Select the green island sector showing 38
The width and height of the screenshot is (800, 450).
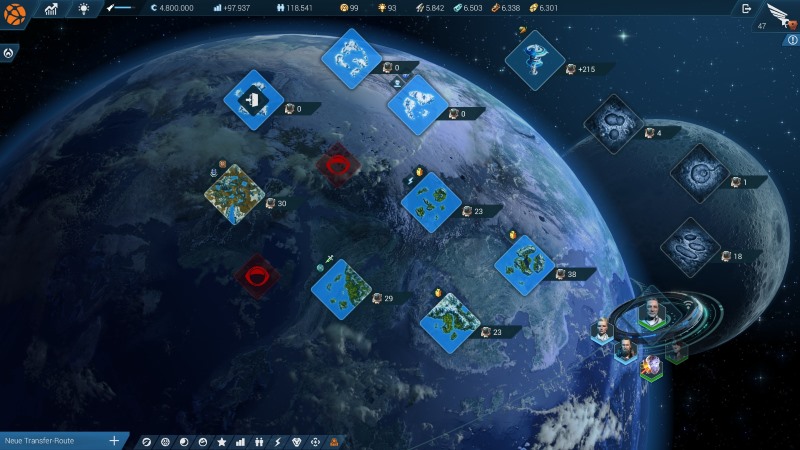pyautogui.click(x=525, y=265)
